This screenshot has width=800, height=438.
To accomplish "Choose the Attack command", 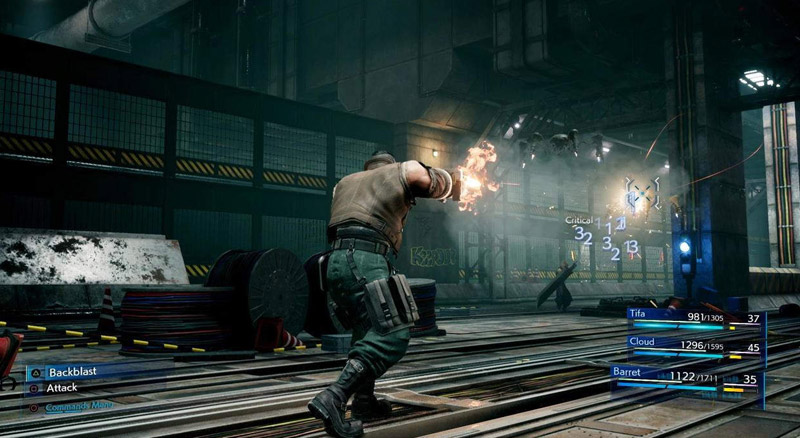I will (x=62, y=388).
